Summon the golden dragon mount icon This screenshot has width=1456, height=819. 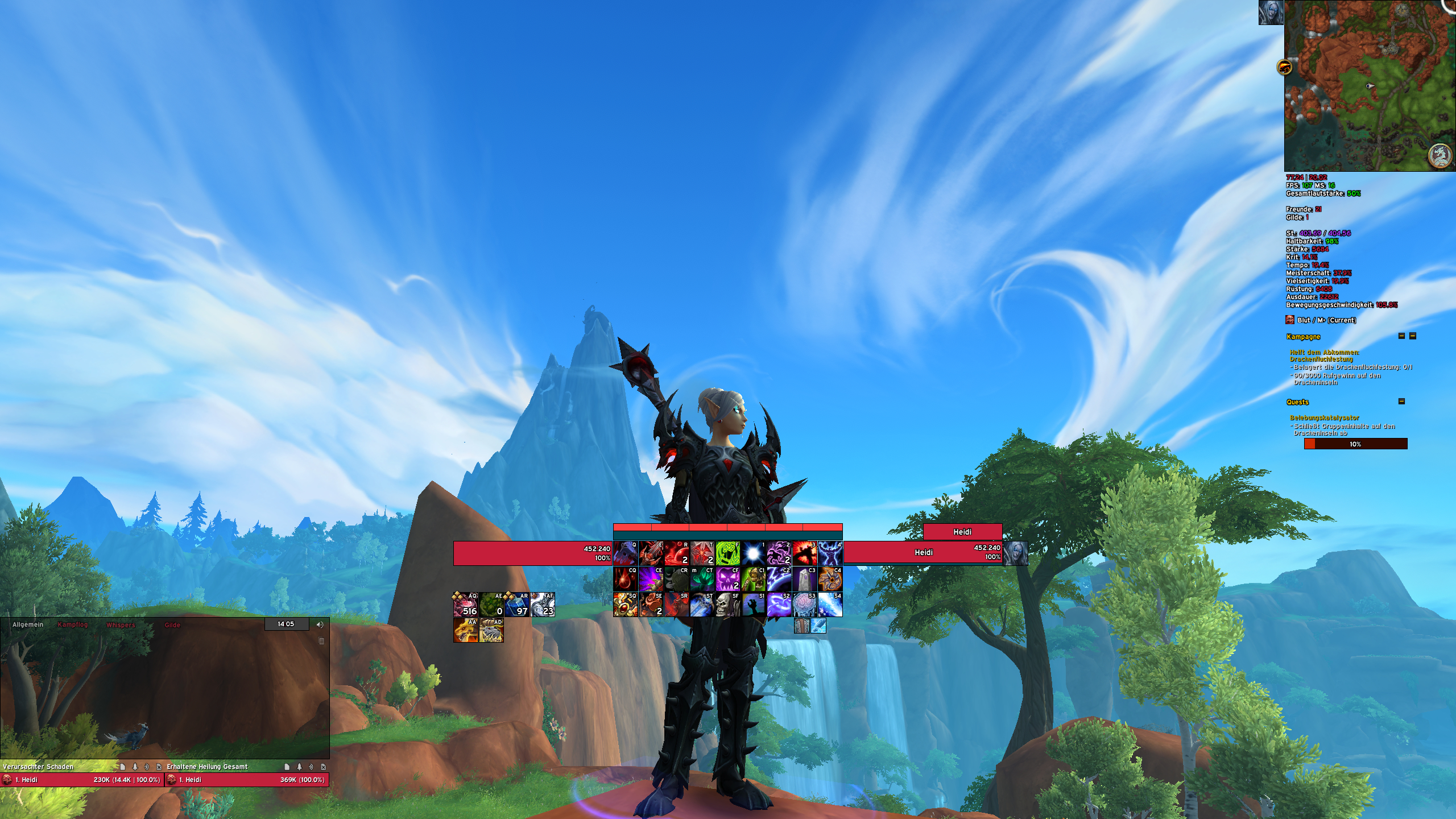[465, 630]
